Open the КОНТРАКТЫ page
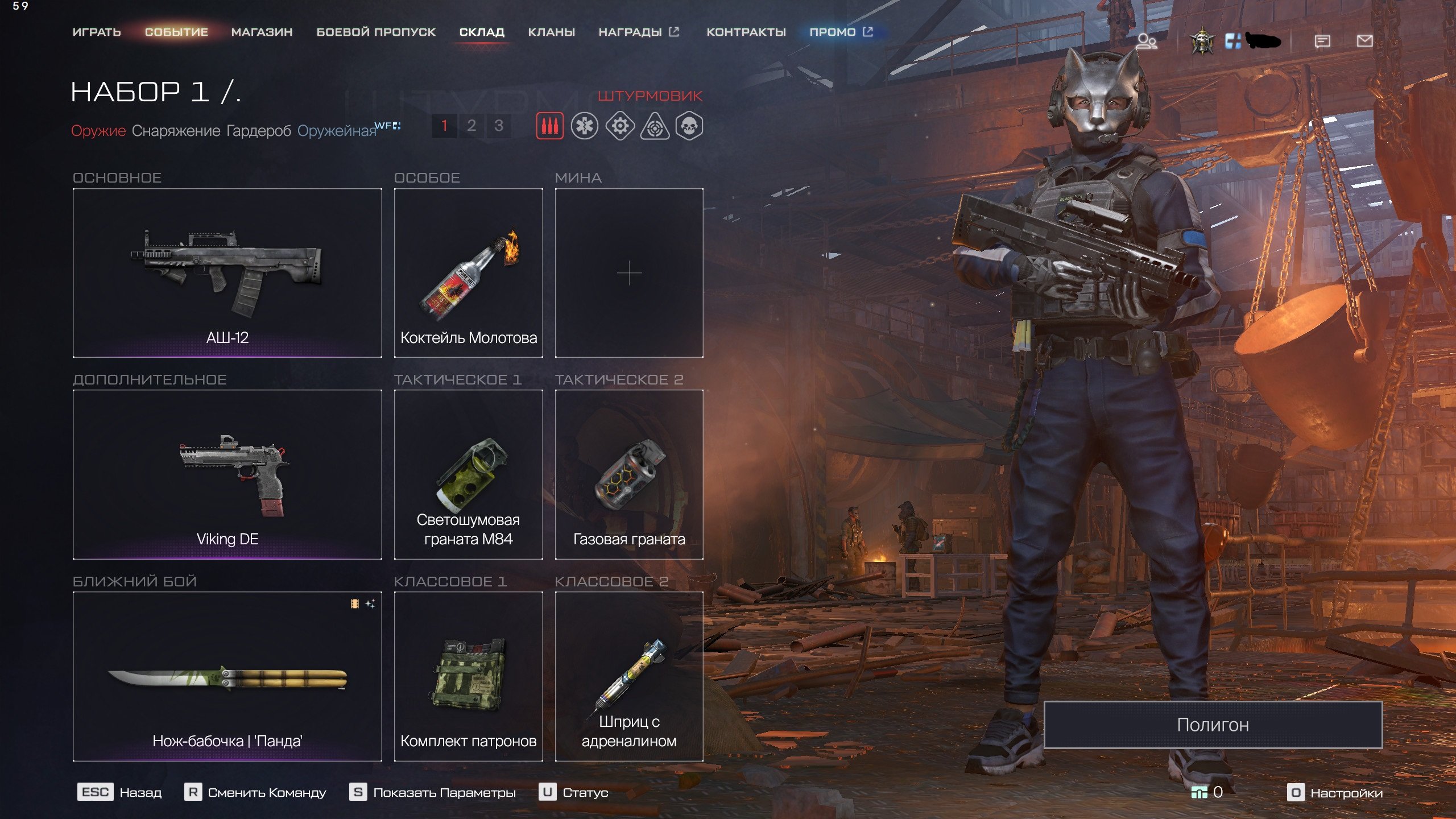1456x819 pixels. point(746,32)
